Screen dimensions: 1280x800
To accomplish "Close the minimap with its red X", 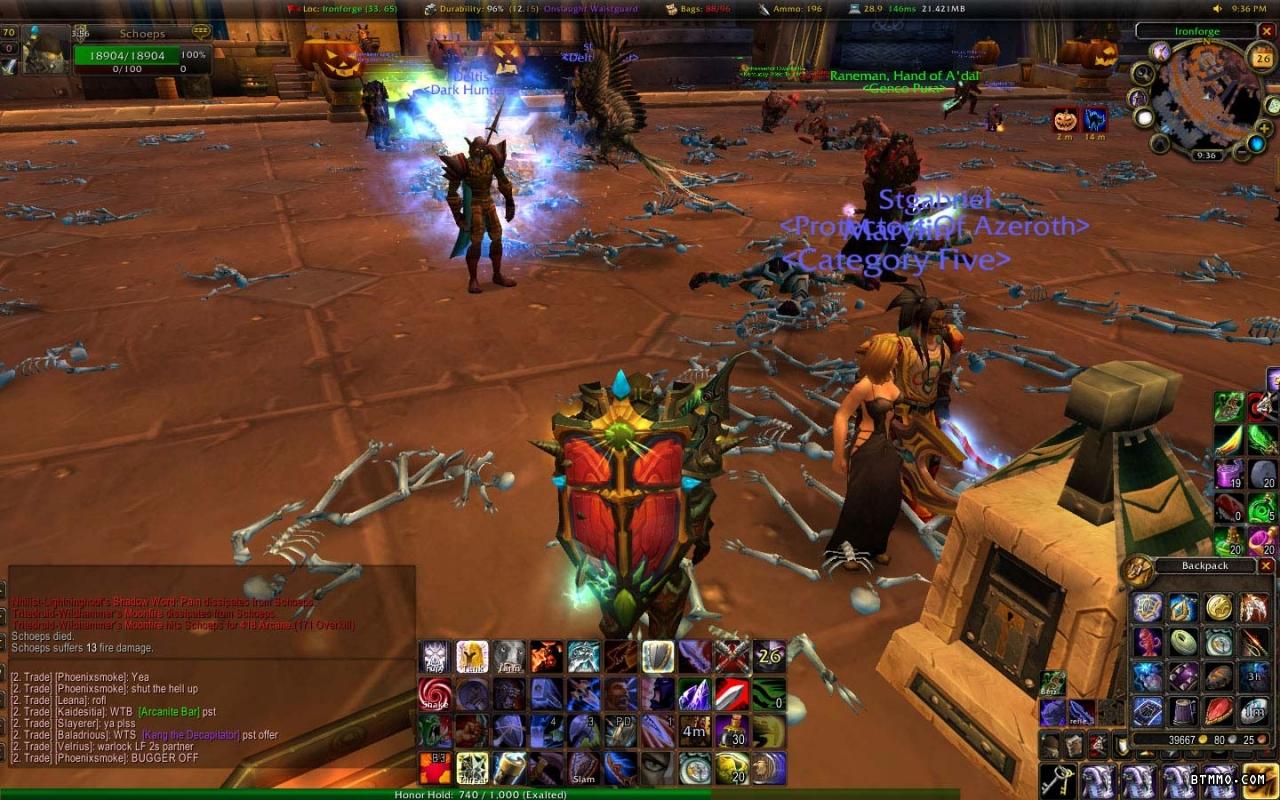I will coord(1267,31).
